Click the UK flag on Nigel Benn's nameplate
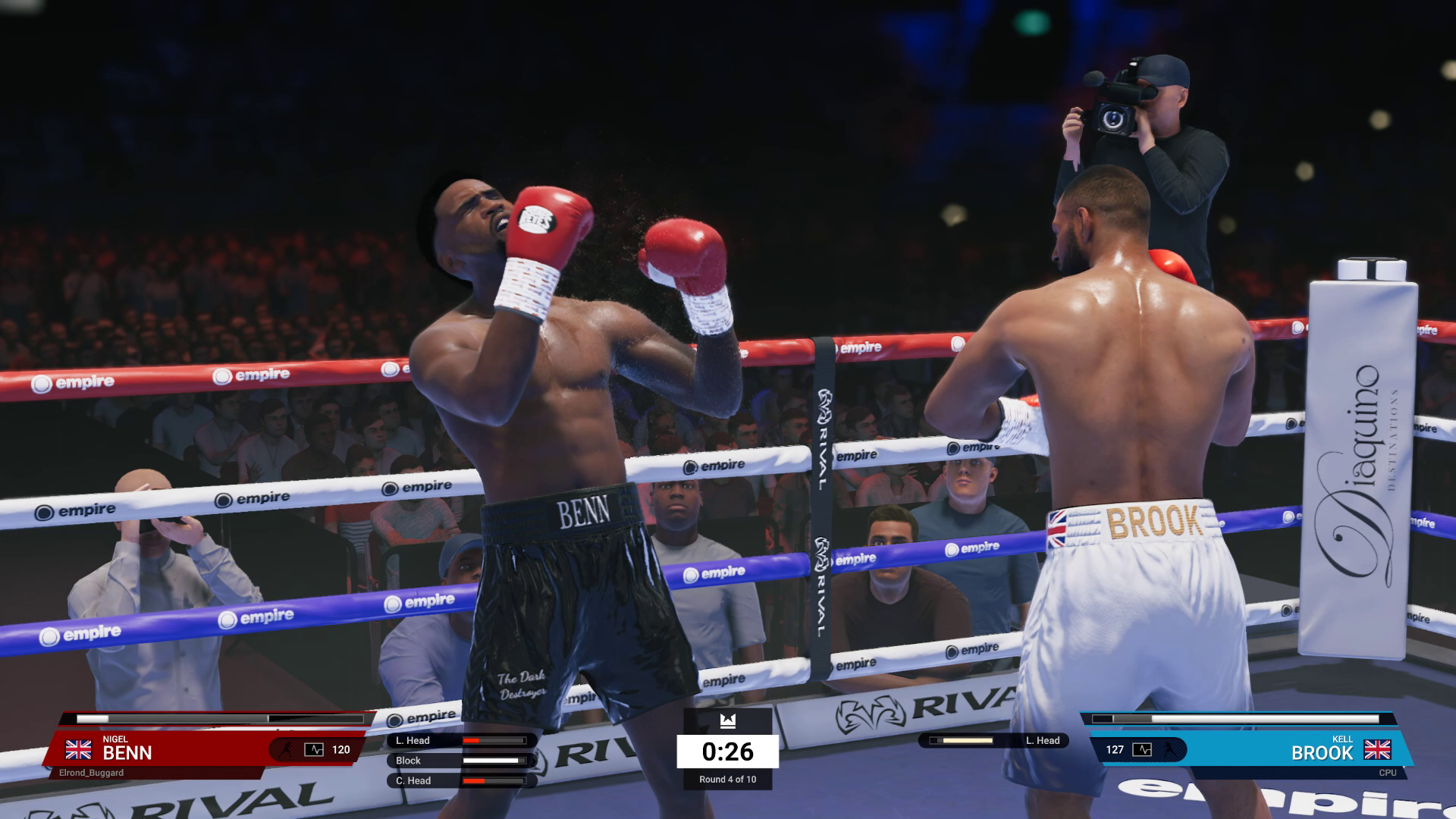This screenshot has width=1456, height=819. [x=78, y=750]
